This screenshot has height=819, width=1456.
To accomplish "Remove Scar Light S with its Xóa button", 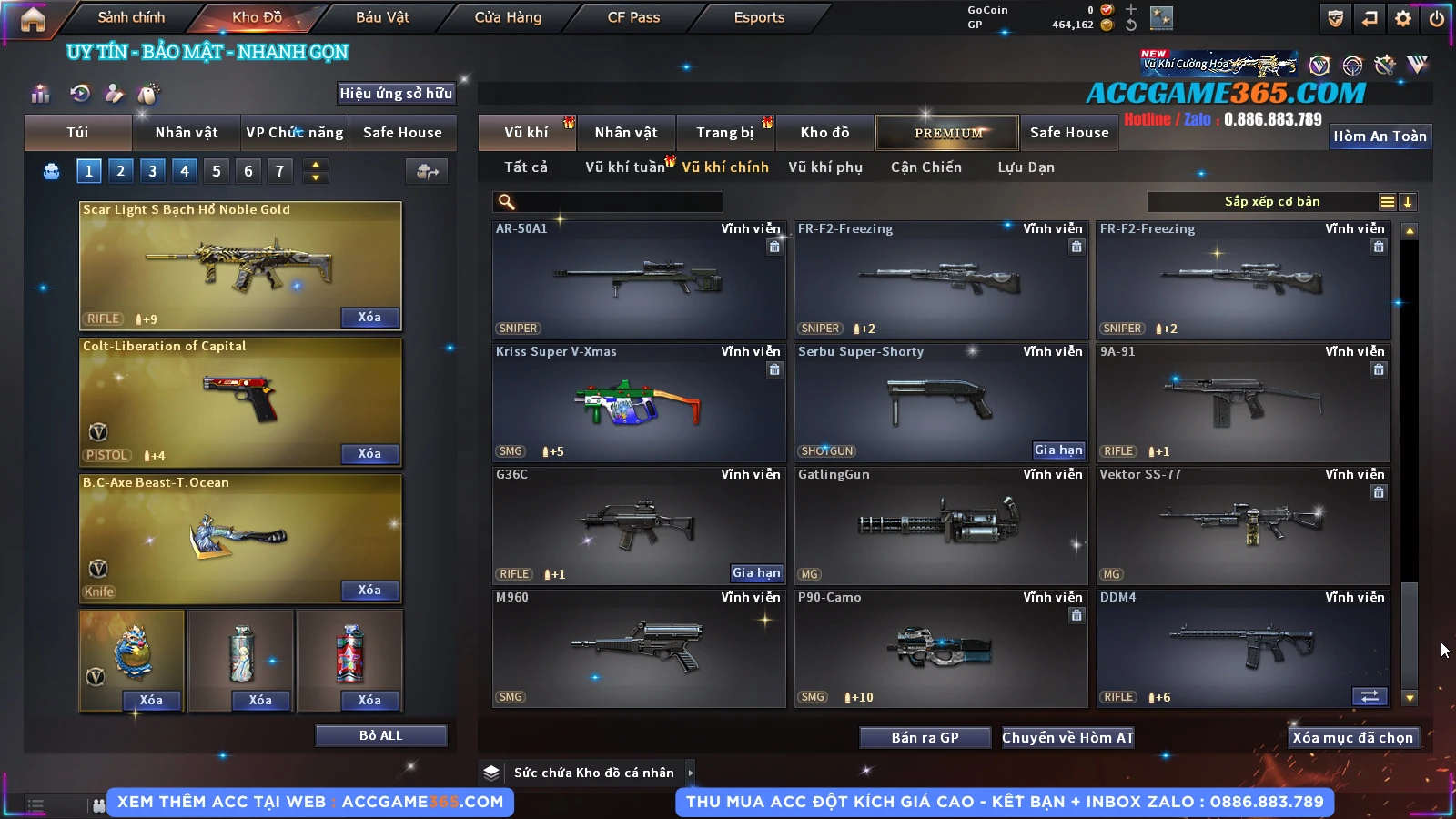I will click(369, 318).
